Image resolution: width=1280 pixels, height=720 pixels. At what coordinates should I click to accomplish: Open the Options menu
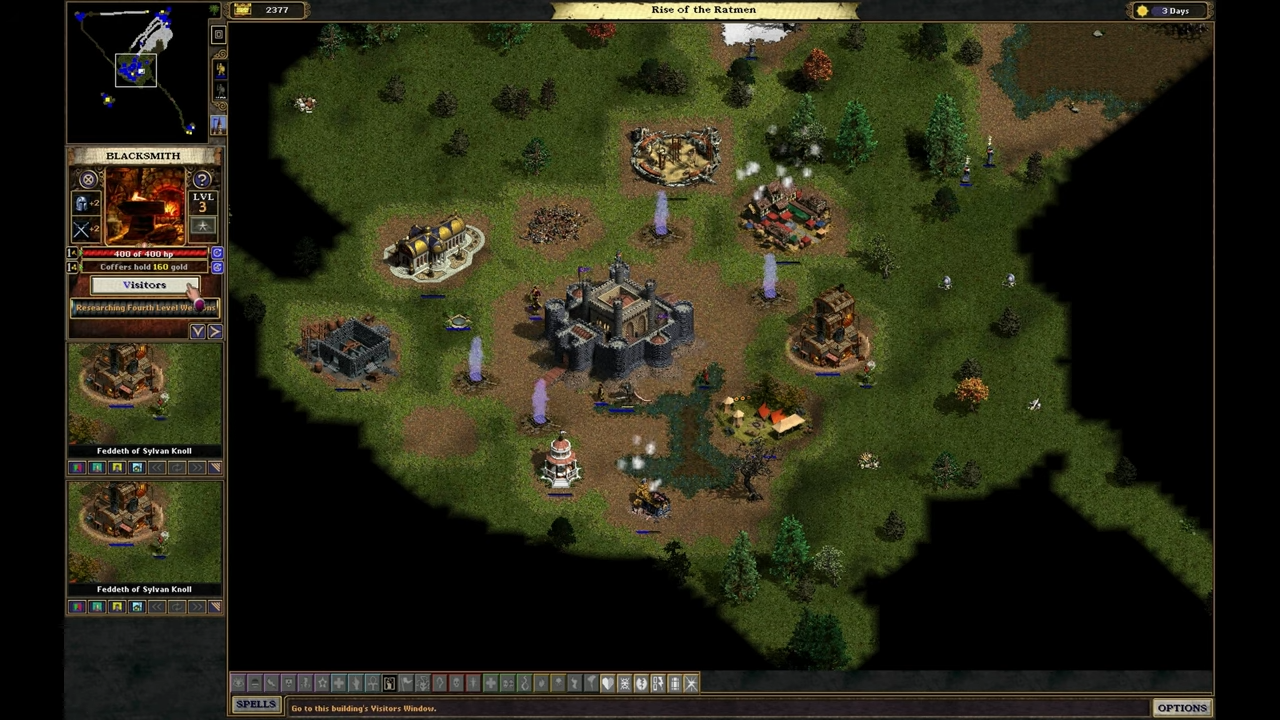[1182, 708]
